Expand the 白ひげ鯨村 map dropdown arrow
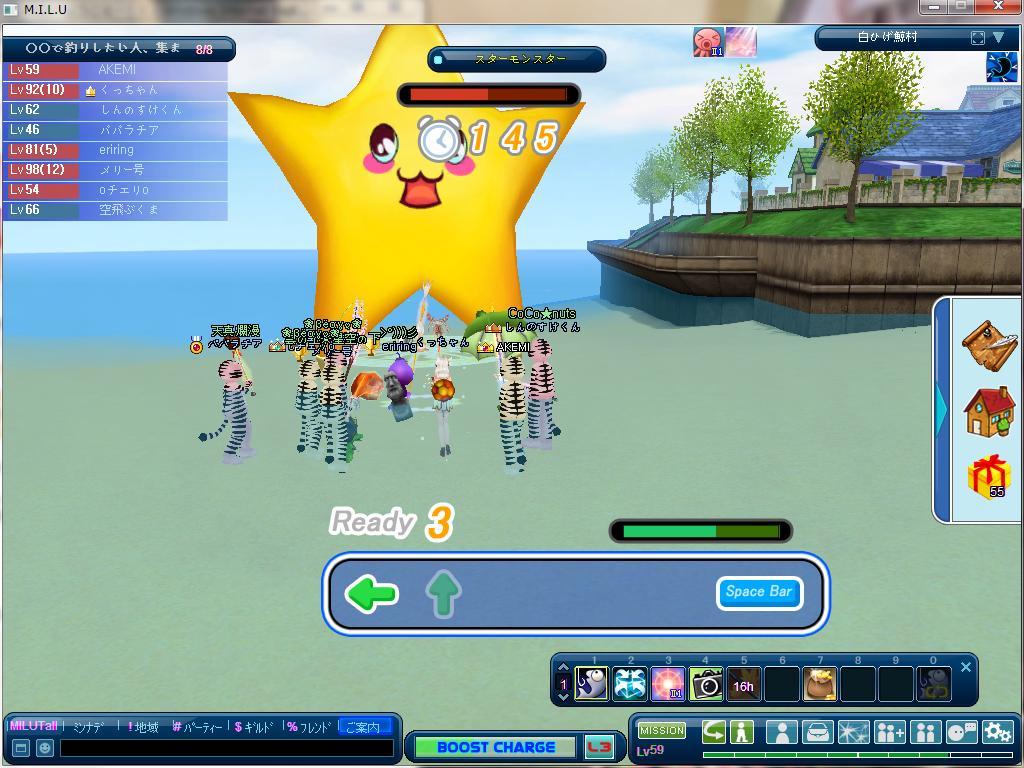Image resolution: width=1024 pixels, height=768 pixels. (x=998, y=38)
